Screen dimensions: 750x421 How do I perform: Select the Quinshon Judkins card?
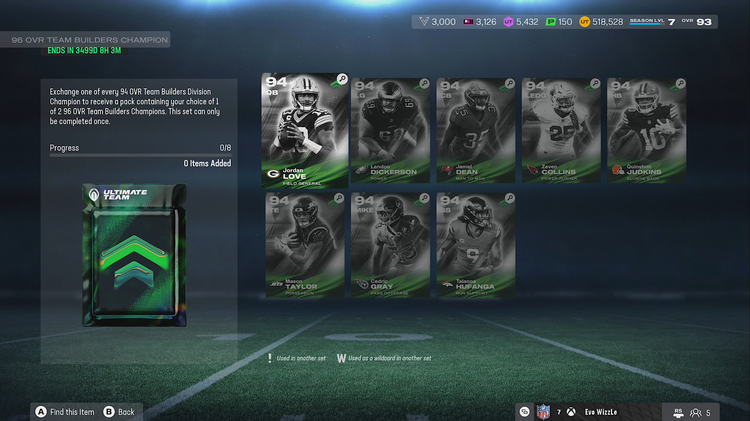(645, 132)
